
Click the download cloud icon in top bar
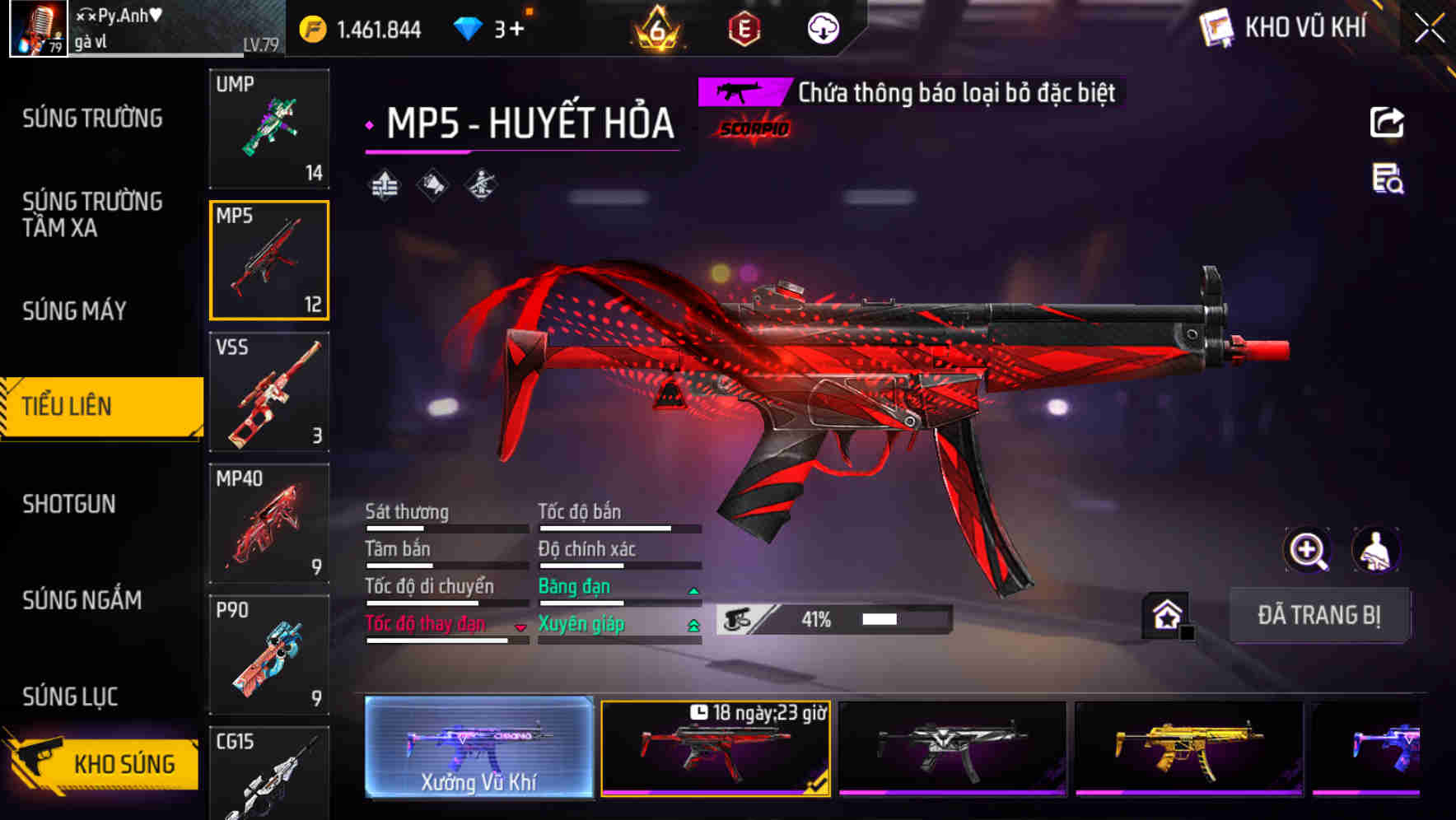pyautogui.click(x=822, y=27)
